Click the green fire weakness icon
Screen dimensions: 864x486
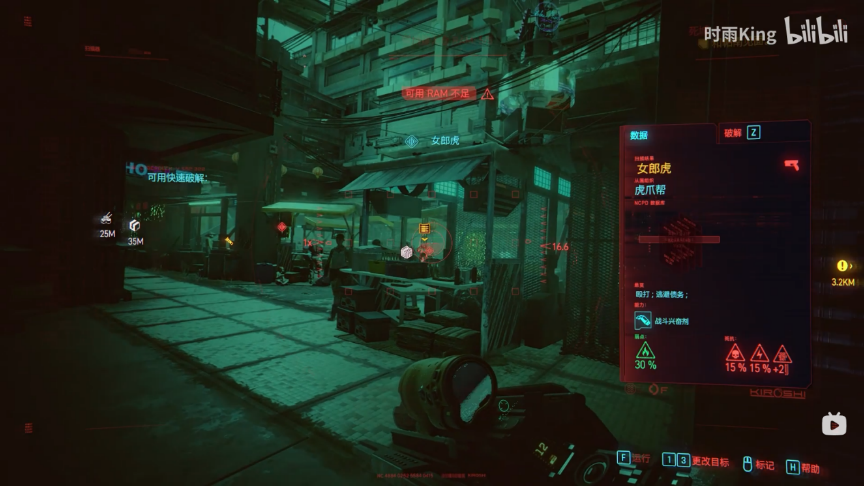point(645,351)
